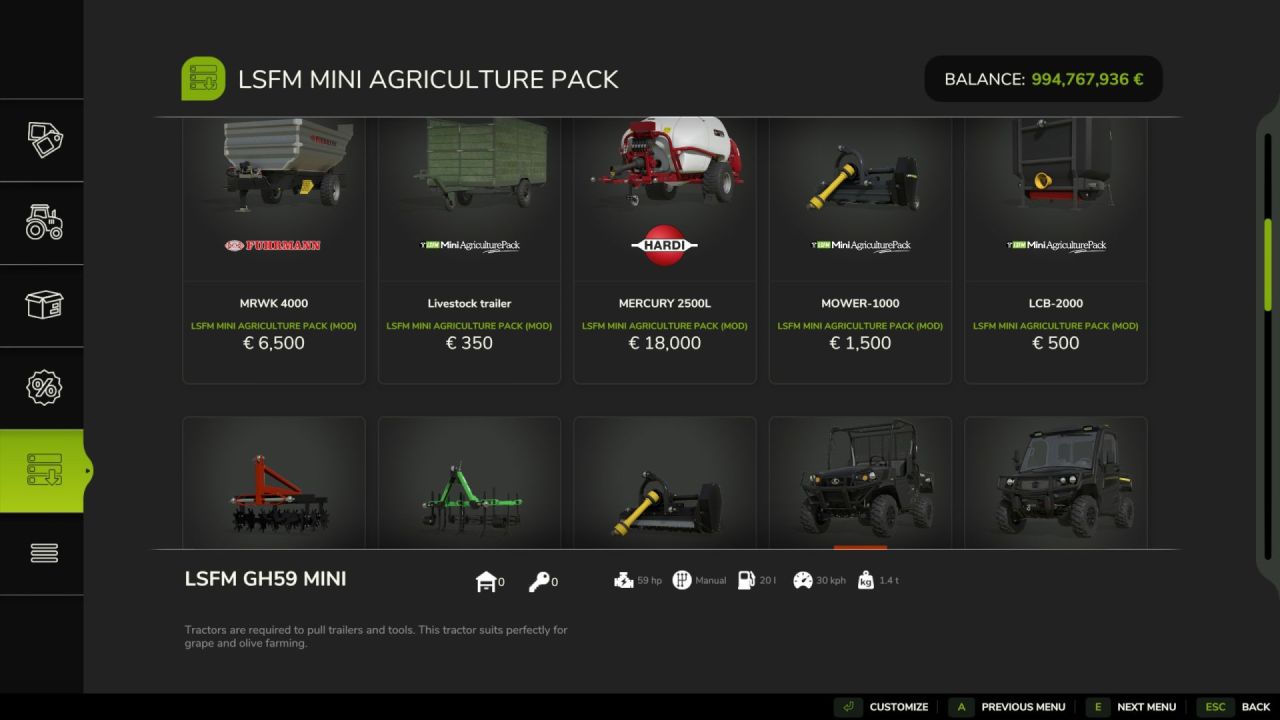Viewport: 1280px width, 720px height.
Task: Select the highlighted mod downloads category icon
Action: [x=42, y=470]
